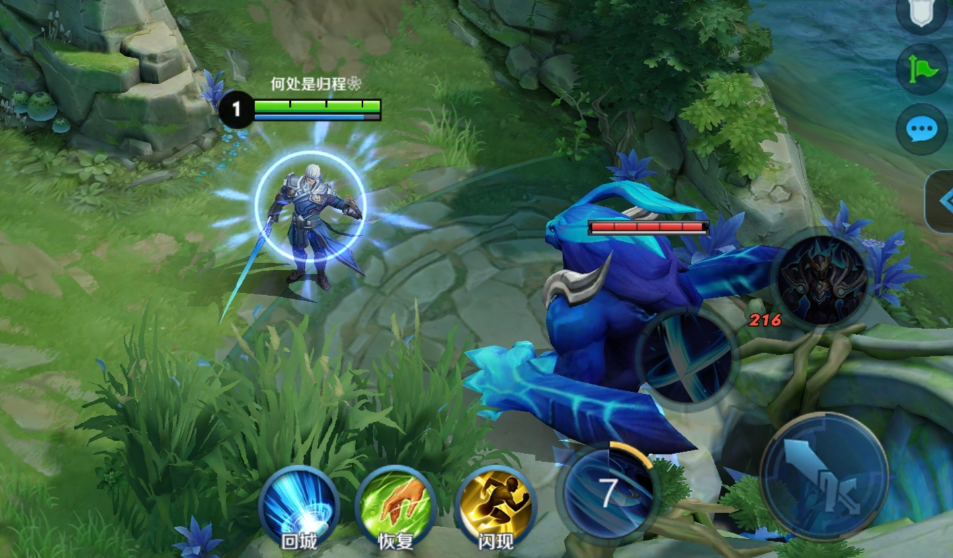Image resolution: width=953 pixels, height=558 pixels.
Task: Tap the first skill showing cooldown 7
Action: click(608, 492)
